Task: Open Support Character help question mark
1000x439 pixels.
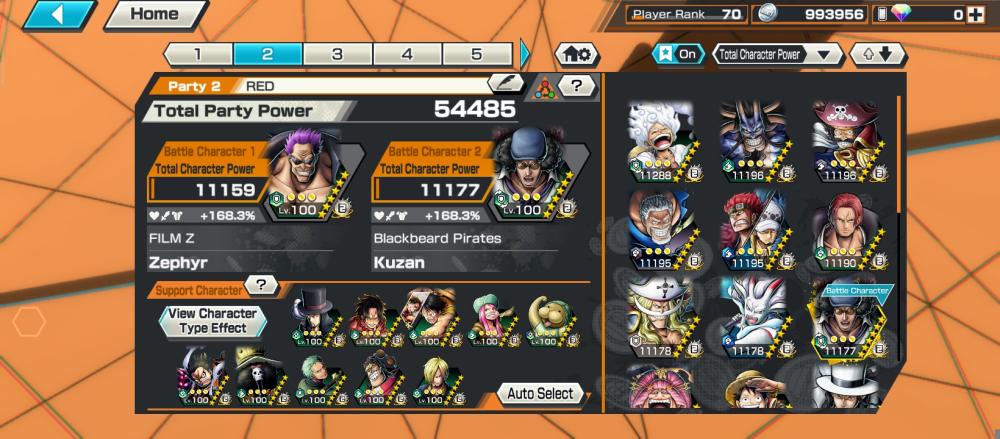Action: click(x=260, y=286)
